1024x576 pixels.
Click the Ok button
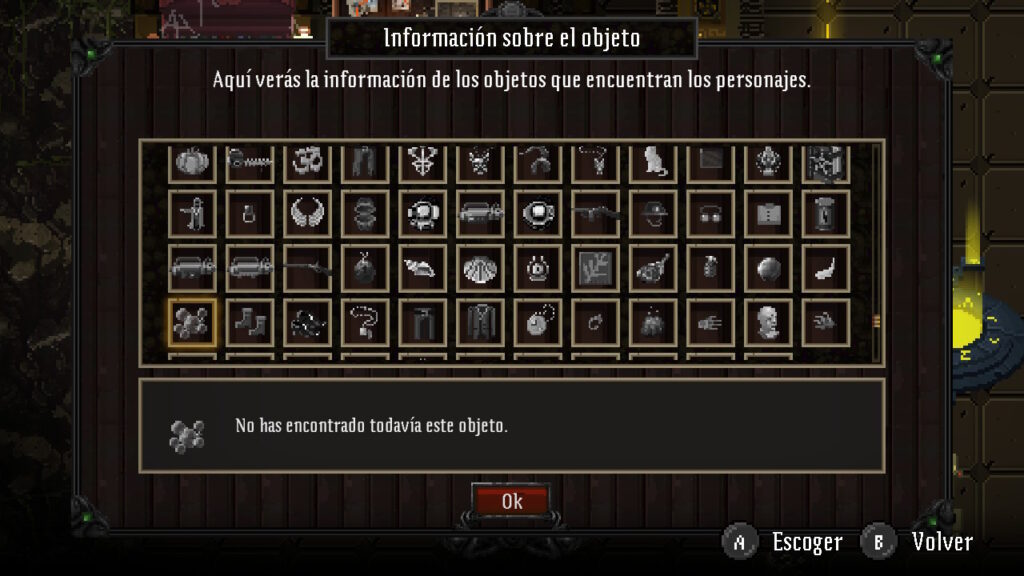tap(511, 501)
